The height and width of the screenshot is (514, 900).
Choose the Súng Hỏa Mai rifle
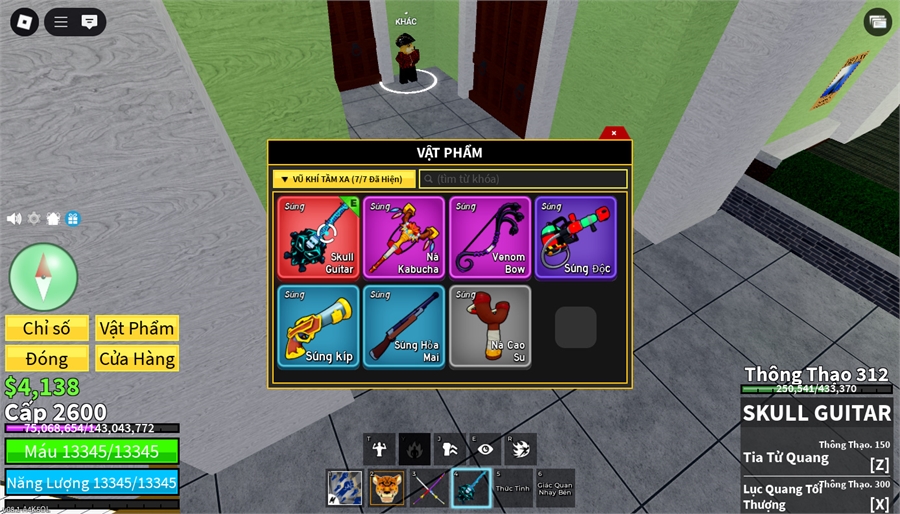click(x=405, y=326)
